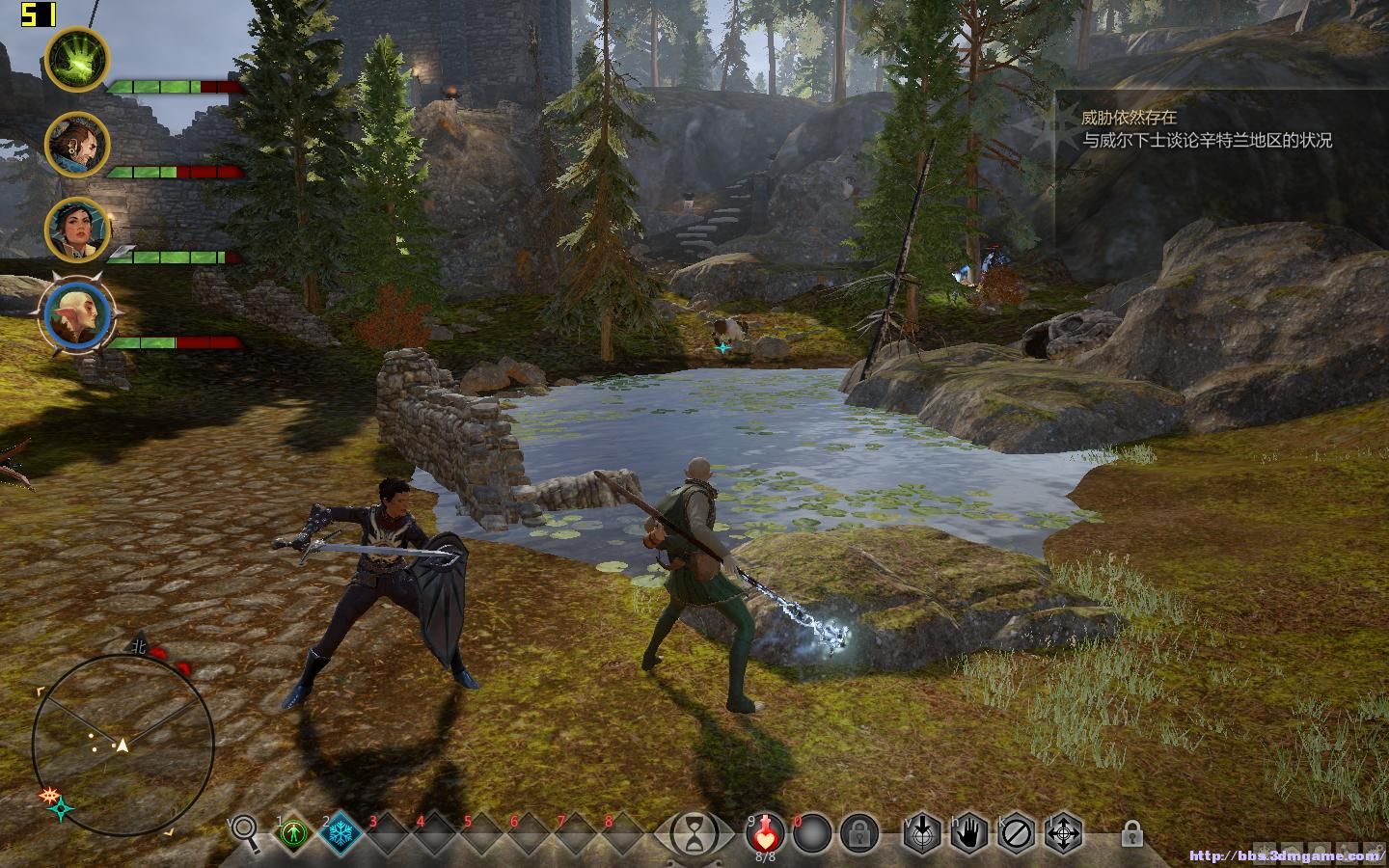
Task: Select the four-arrow crosshair move command
Action: (x=1064, y=832)
